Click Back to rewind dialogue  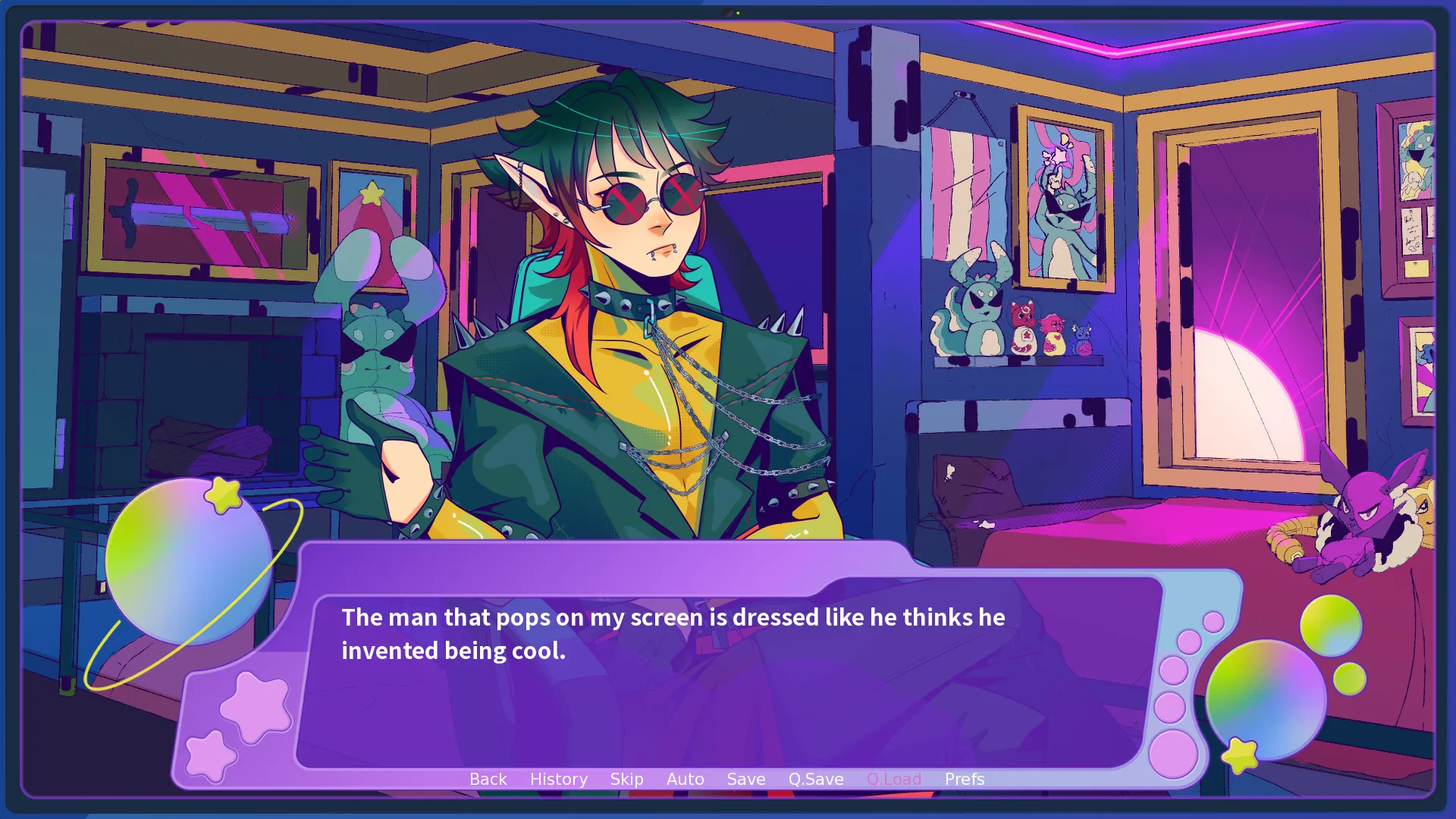click(x=488, y=779)
